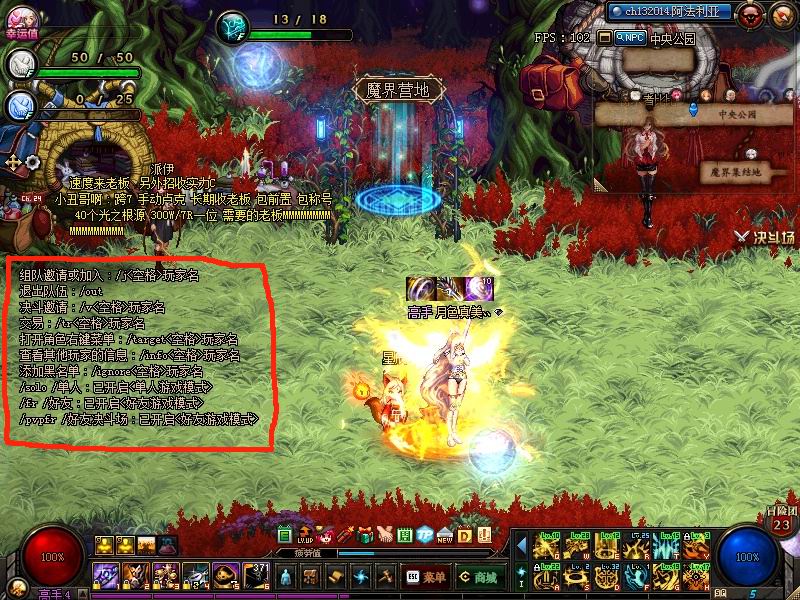800x600 pixels.
Task: Click the compass icon in top-right corner
Action: click(x=781, y=13)
